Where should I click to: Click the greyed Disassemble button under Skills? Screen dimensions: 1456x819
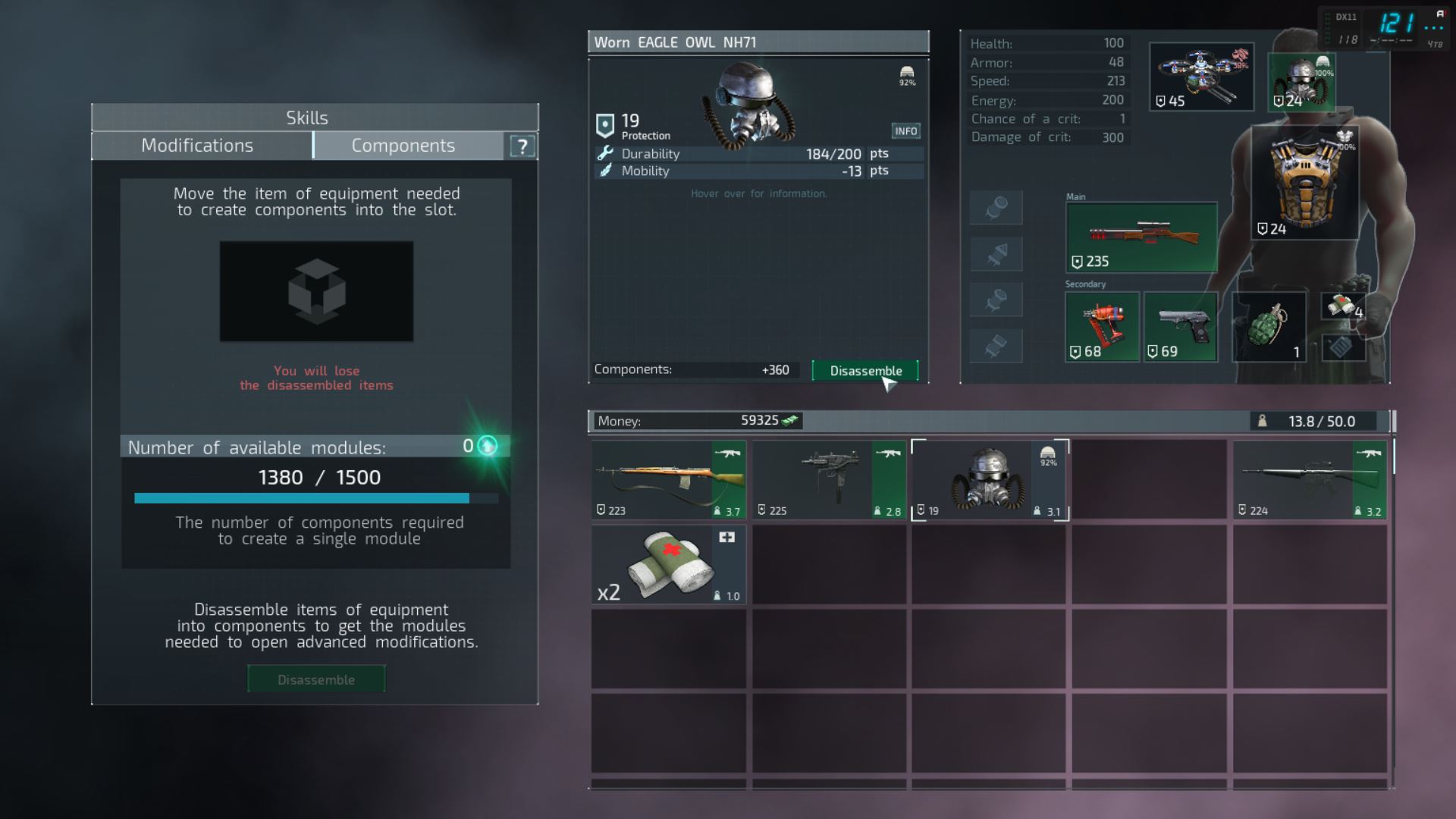316,679
